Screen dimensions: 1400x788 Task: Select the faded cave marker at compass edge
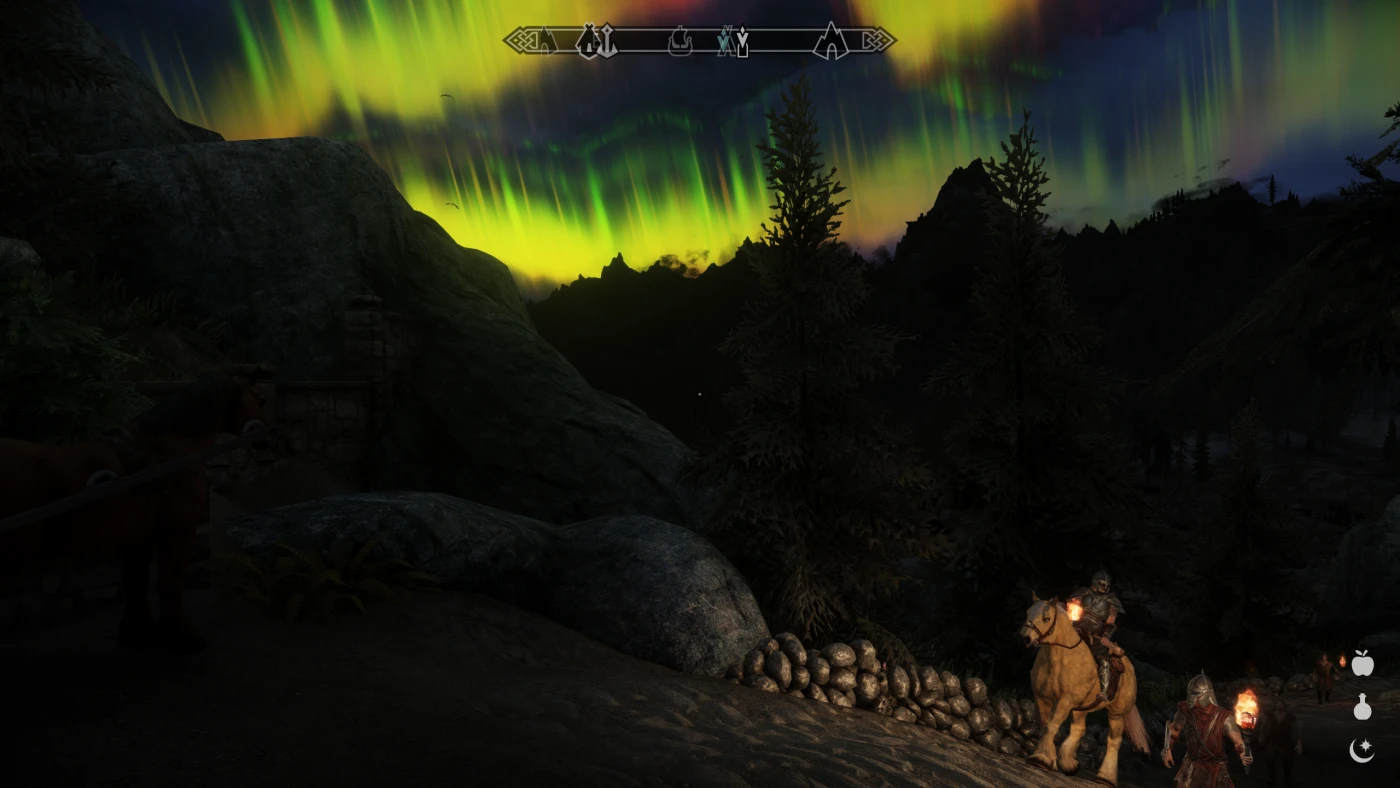click(x=546, y=42)
